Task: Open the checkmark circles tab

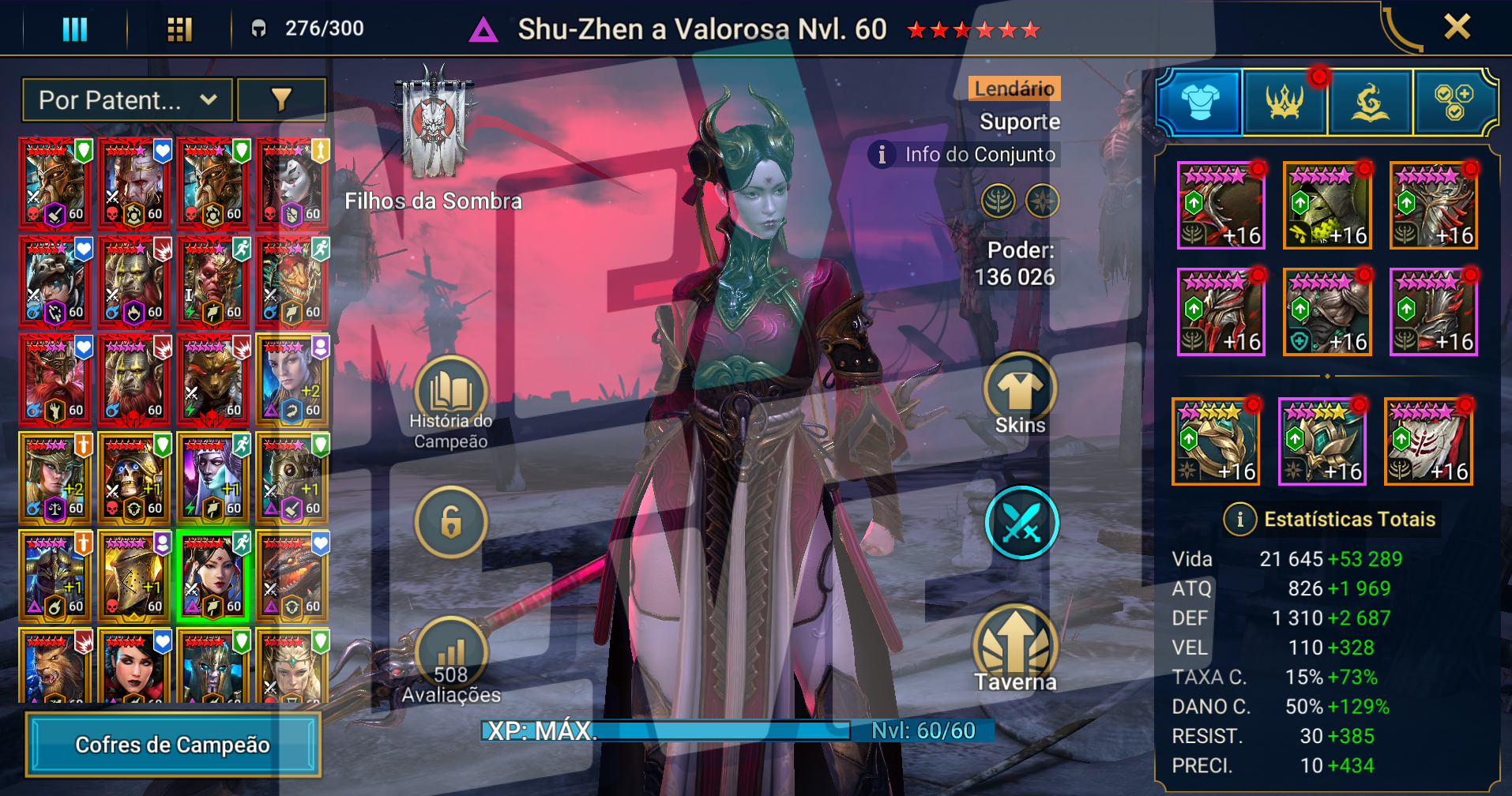Action: pos(1454,102)
